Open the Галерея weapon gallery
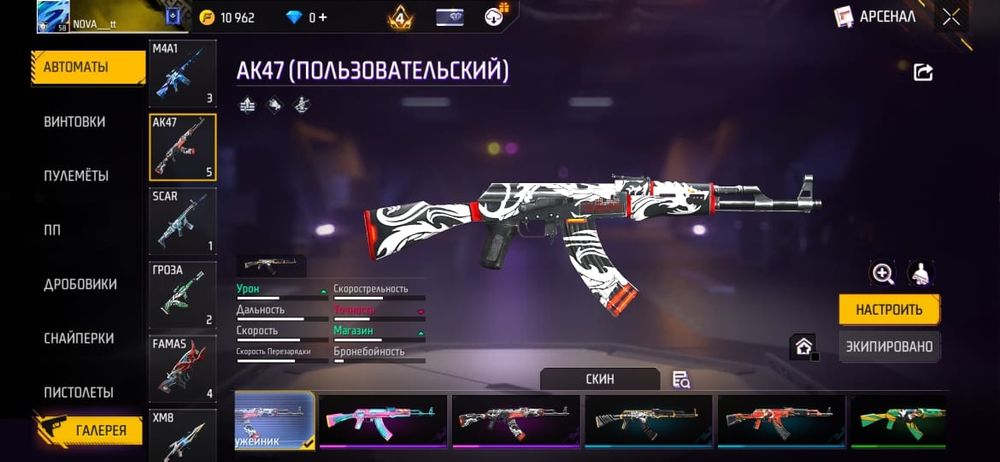The image size is (1000, 462). (x=100, y=431)
